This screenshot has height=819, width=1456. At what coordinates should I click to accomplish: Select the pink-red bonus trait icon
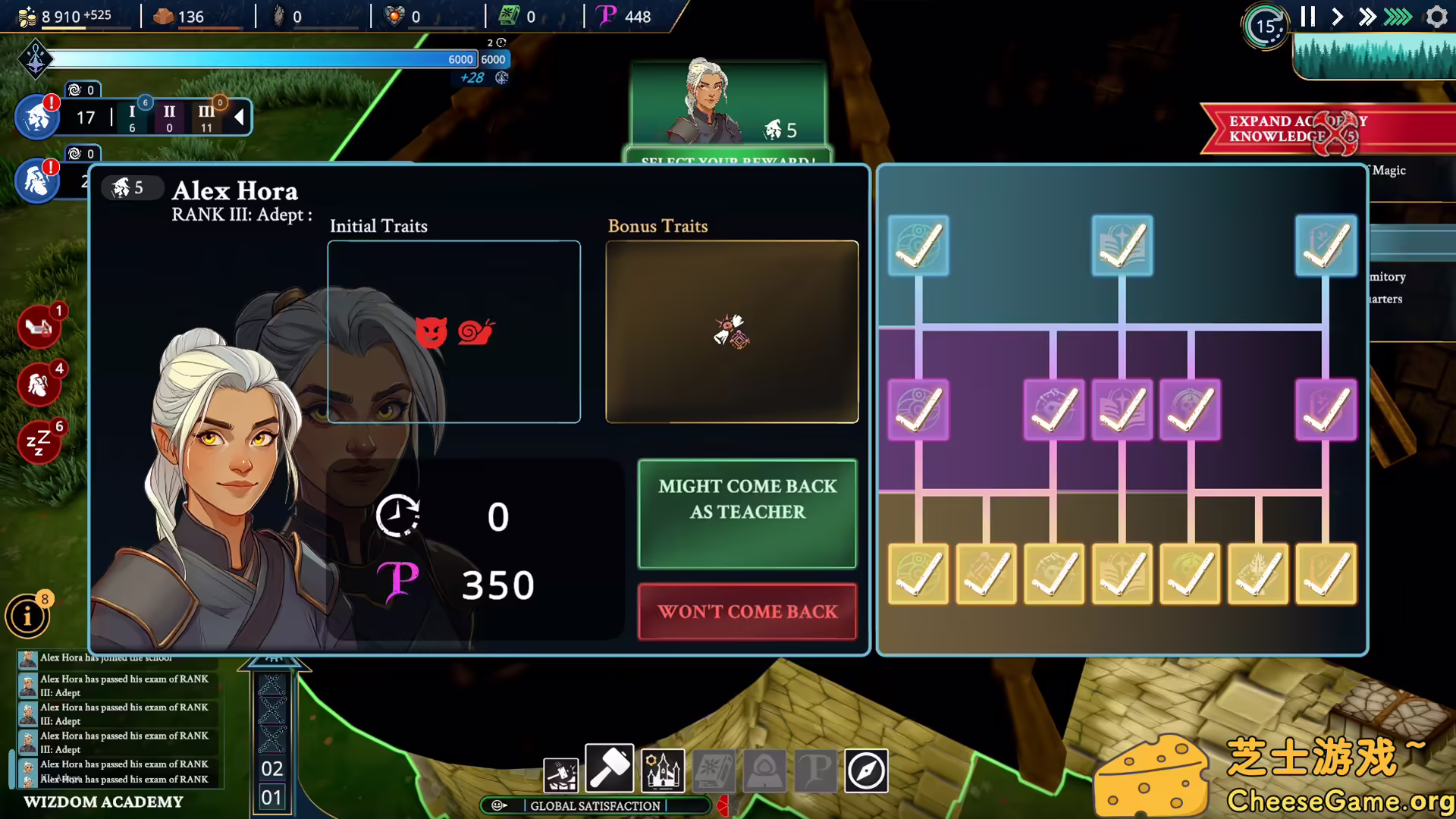pyautogui.click(x=732, y=331)
